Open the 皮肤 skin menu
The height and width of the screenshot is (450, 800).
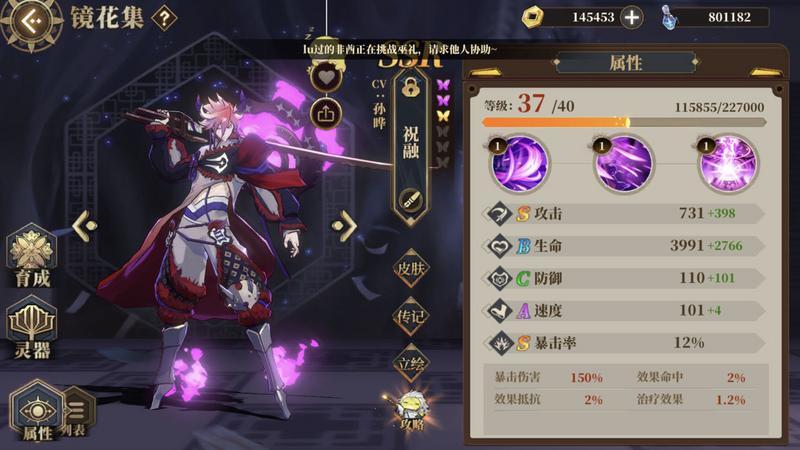[x=410, y=268]
